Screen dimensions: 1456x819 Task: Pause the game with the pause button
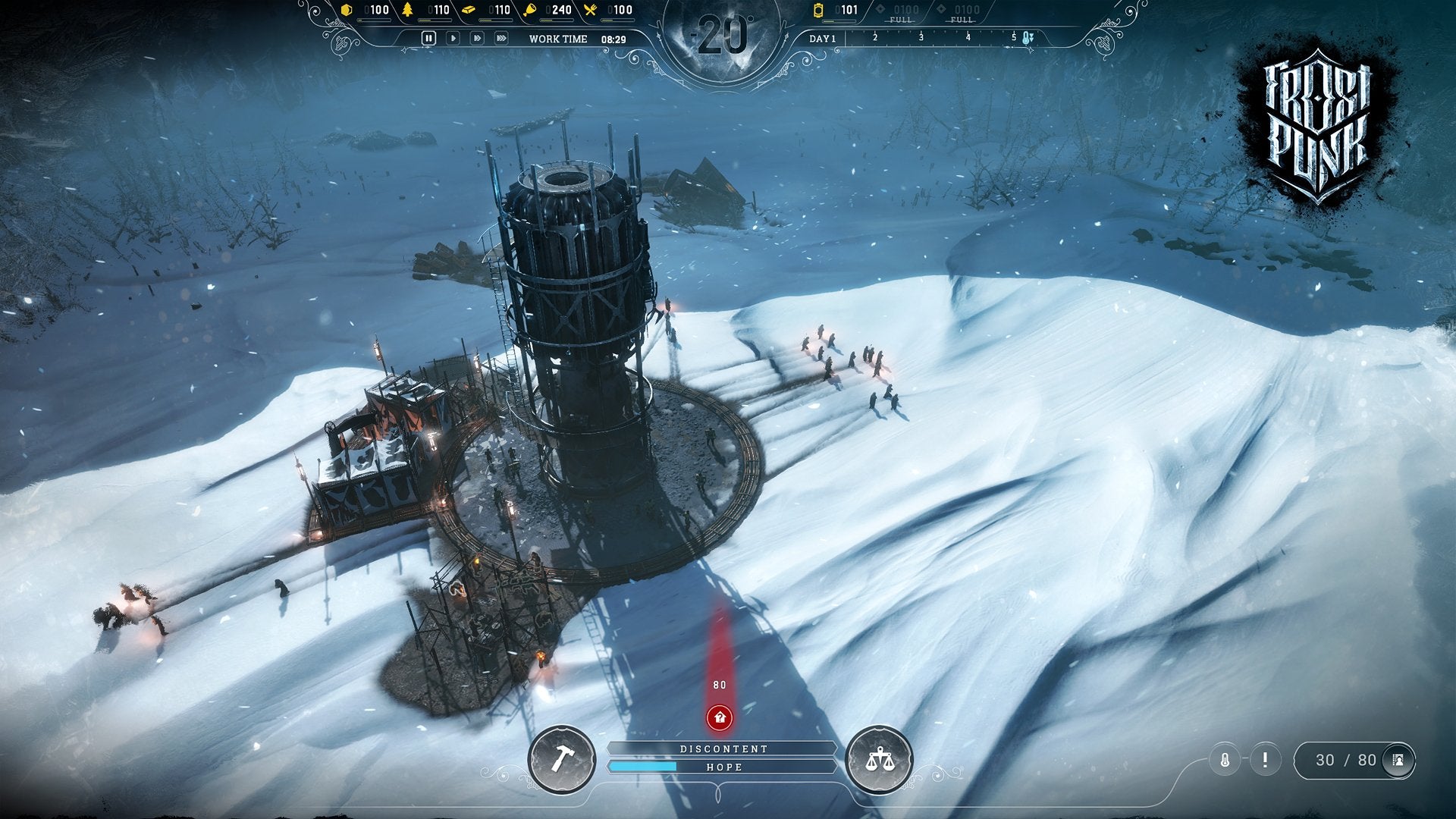[428, 37]
